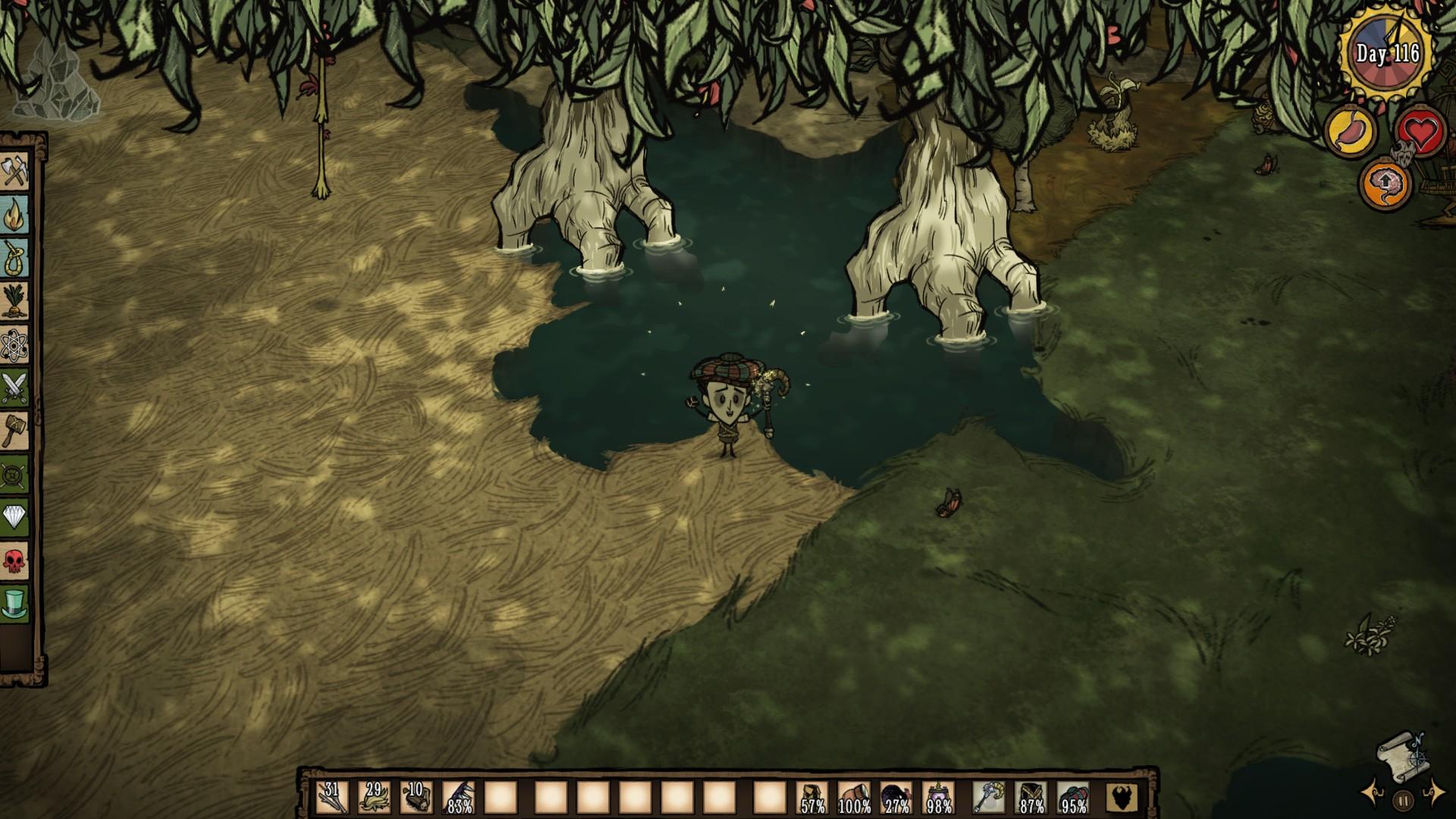Image resolution: width=1456 pixels, height=819 pixels.
Task: Click the equipped walking cane hand slot
Action: pos(990,798)
